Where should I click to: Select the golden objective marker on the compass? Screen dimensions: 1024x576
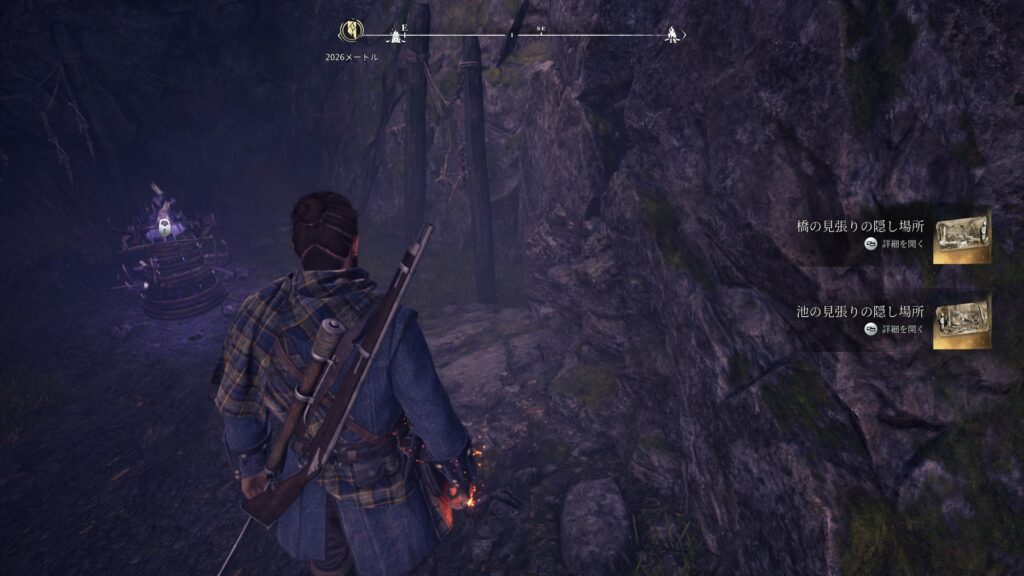point(351,32)
